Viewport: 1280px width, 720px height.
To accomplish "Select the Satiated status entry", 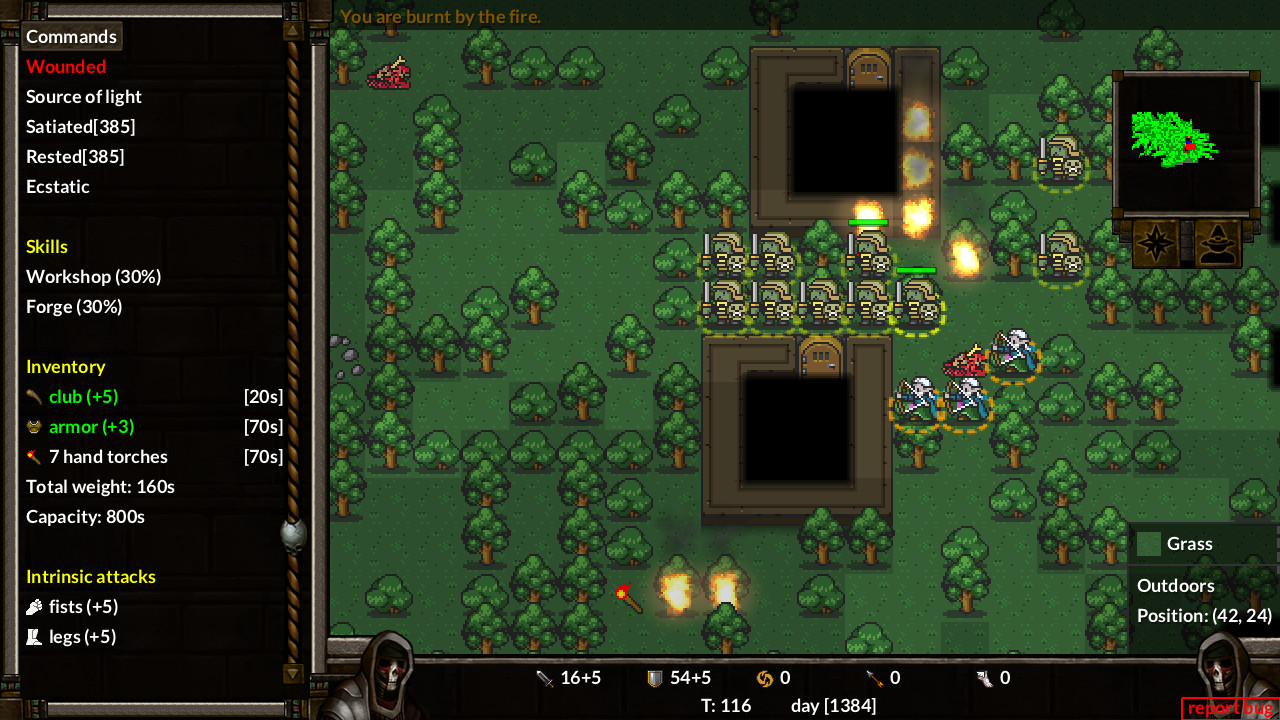I will (x=80, y=126).
